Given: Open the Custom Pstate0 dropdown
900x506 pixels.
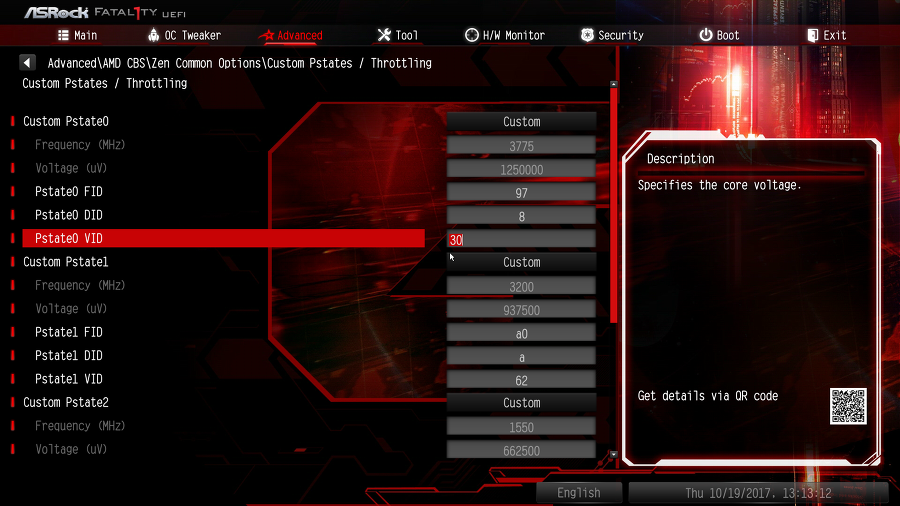Looking at the screenshot, I should pyautogui.click(x=521, y=122).
